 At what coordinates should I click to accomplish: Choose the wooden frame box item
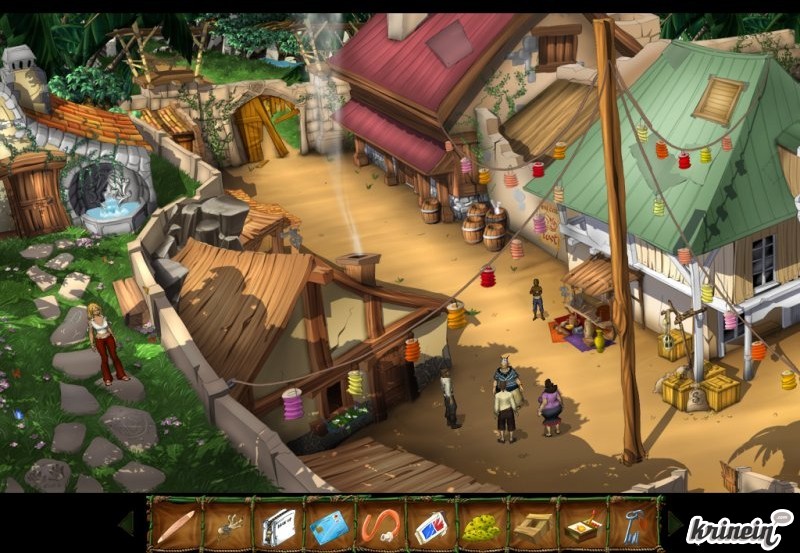[x=533, y=524]
